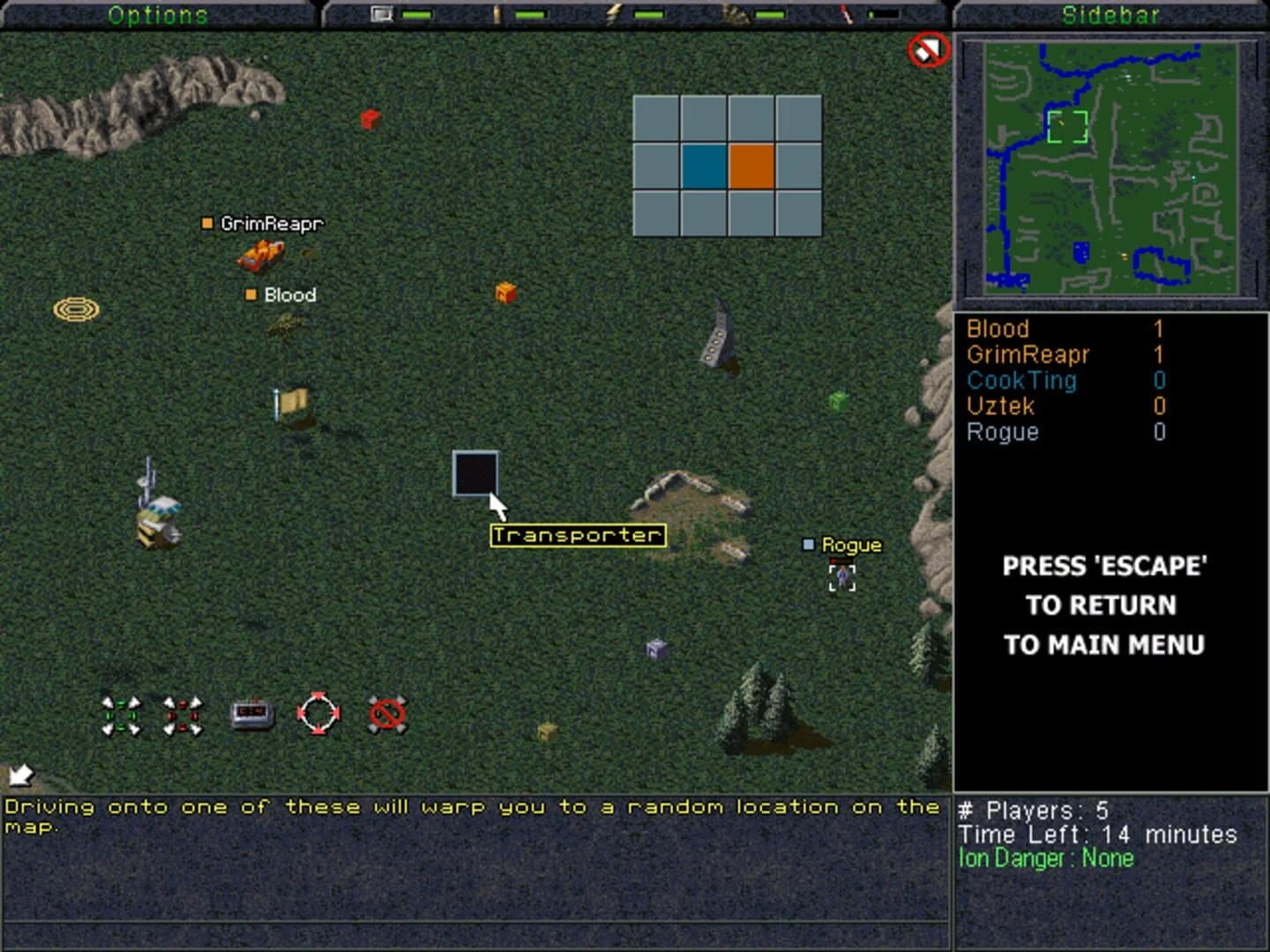This screenshot has width=1270, height=952.
Task: Toggle the white arrow flag at bottom-left
Action: [19, 773]
